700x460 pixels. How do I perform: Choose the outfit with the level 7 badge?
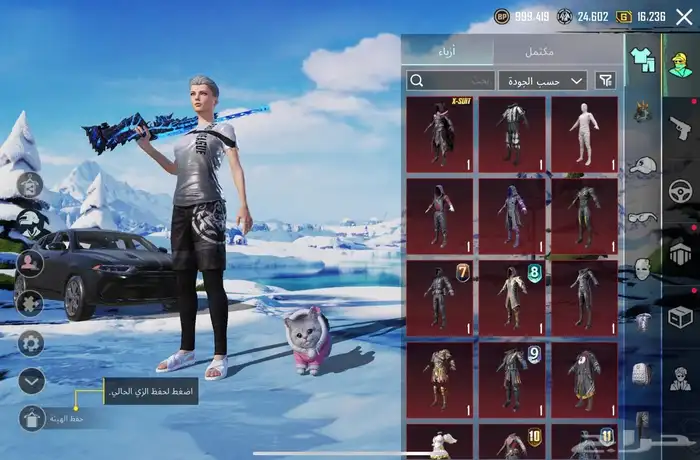click(440, 296)
